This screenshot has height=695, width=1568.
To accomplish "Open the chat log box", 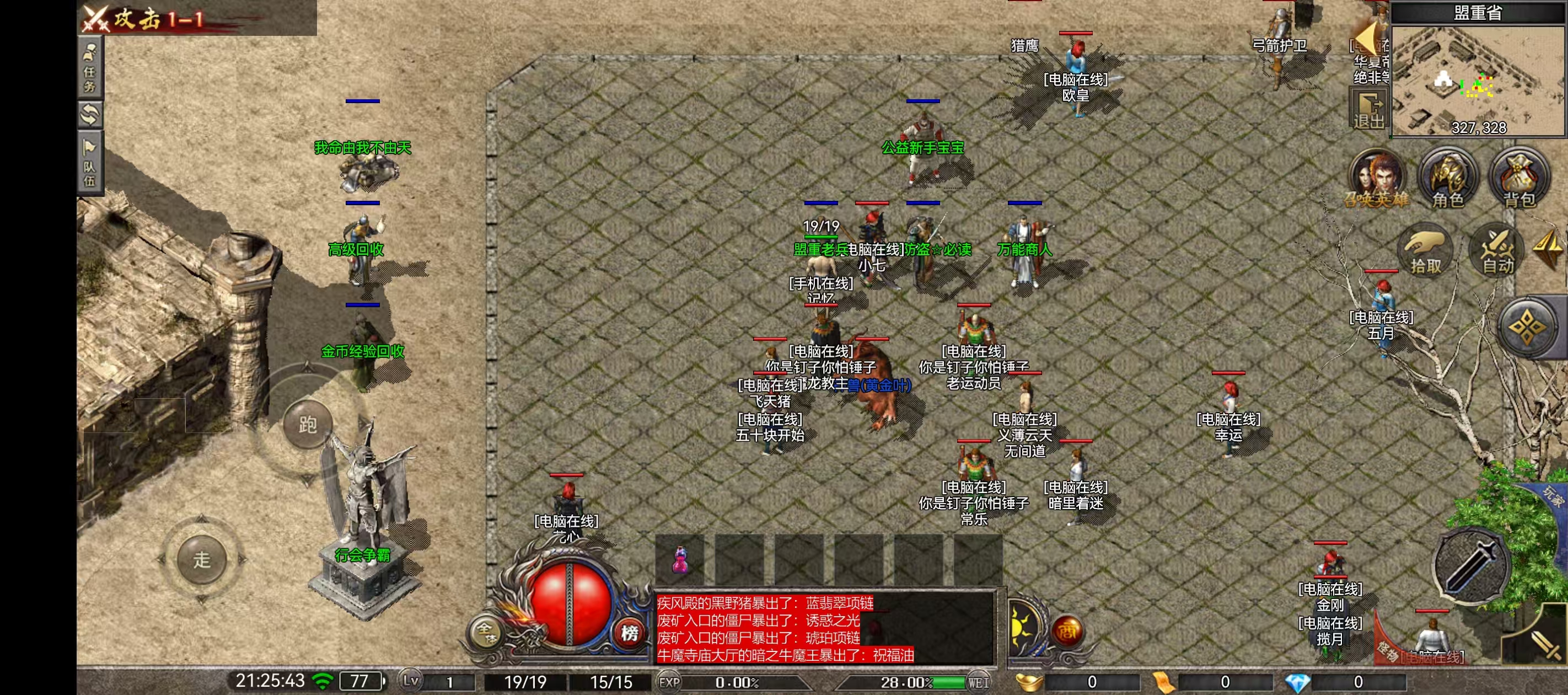I will (x=824, y=629).
